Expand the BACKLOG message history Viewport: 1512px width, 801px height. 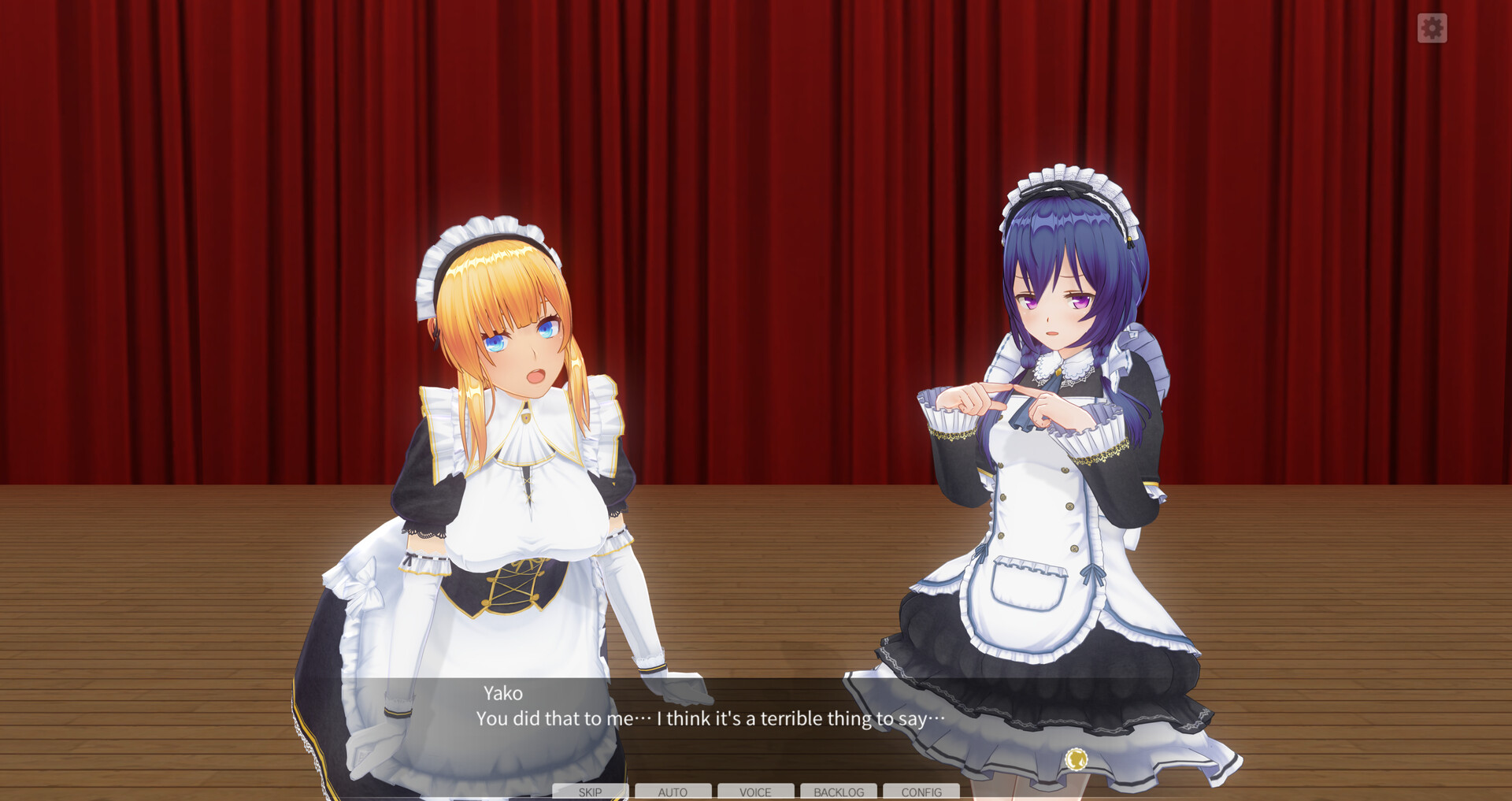point(839,792)
